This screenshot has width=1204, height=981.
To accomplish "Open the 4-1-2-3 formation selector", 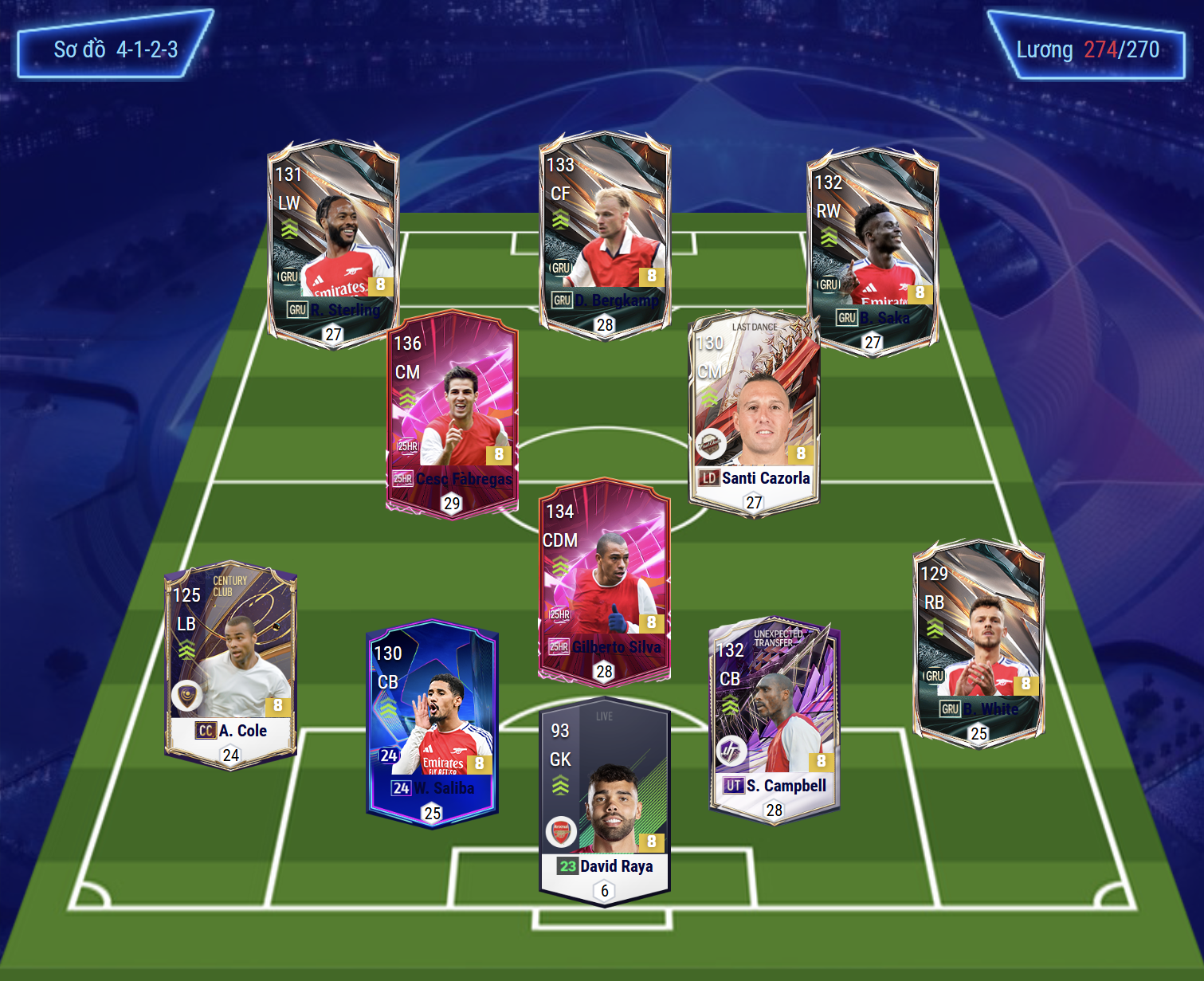I will tap(116, 49).
